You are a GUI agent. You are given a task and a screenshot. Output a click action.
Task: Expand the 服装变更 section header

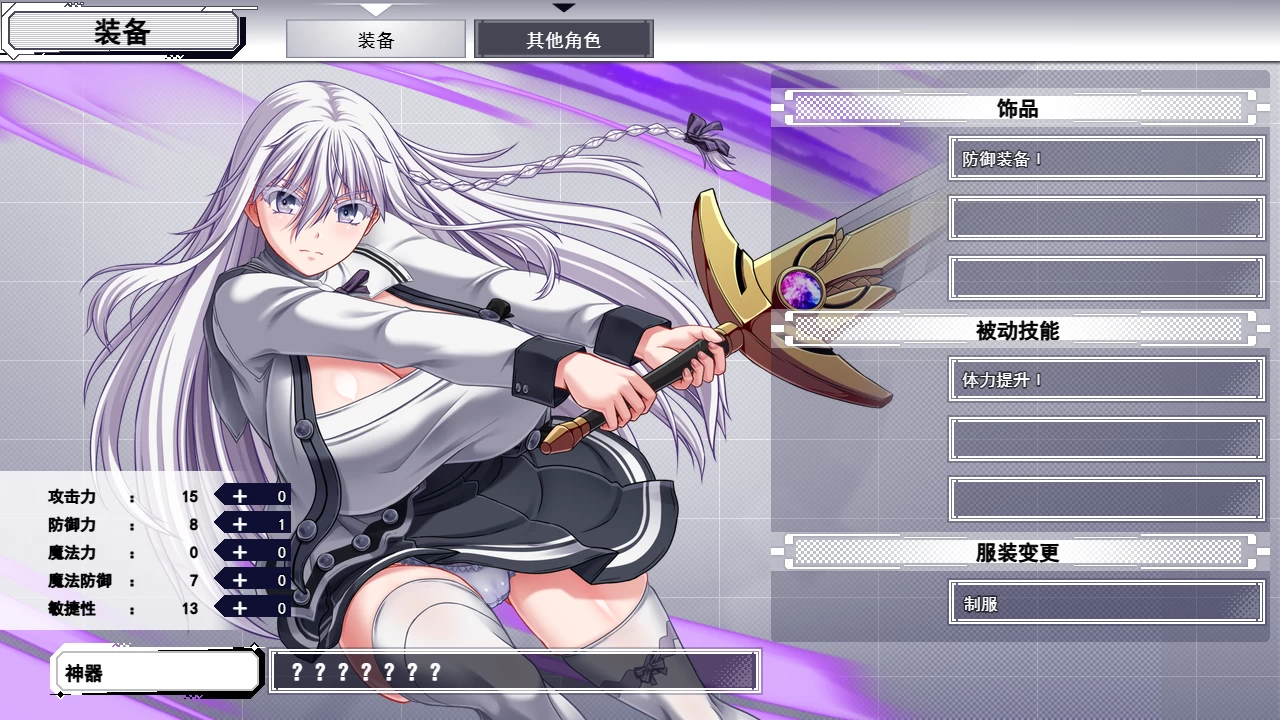1018,552
